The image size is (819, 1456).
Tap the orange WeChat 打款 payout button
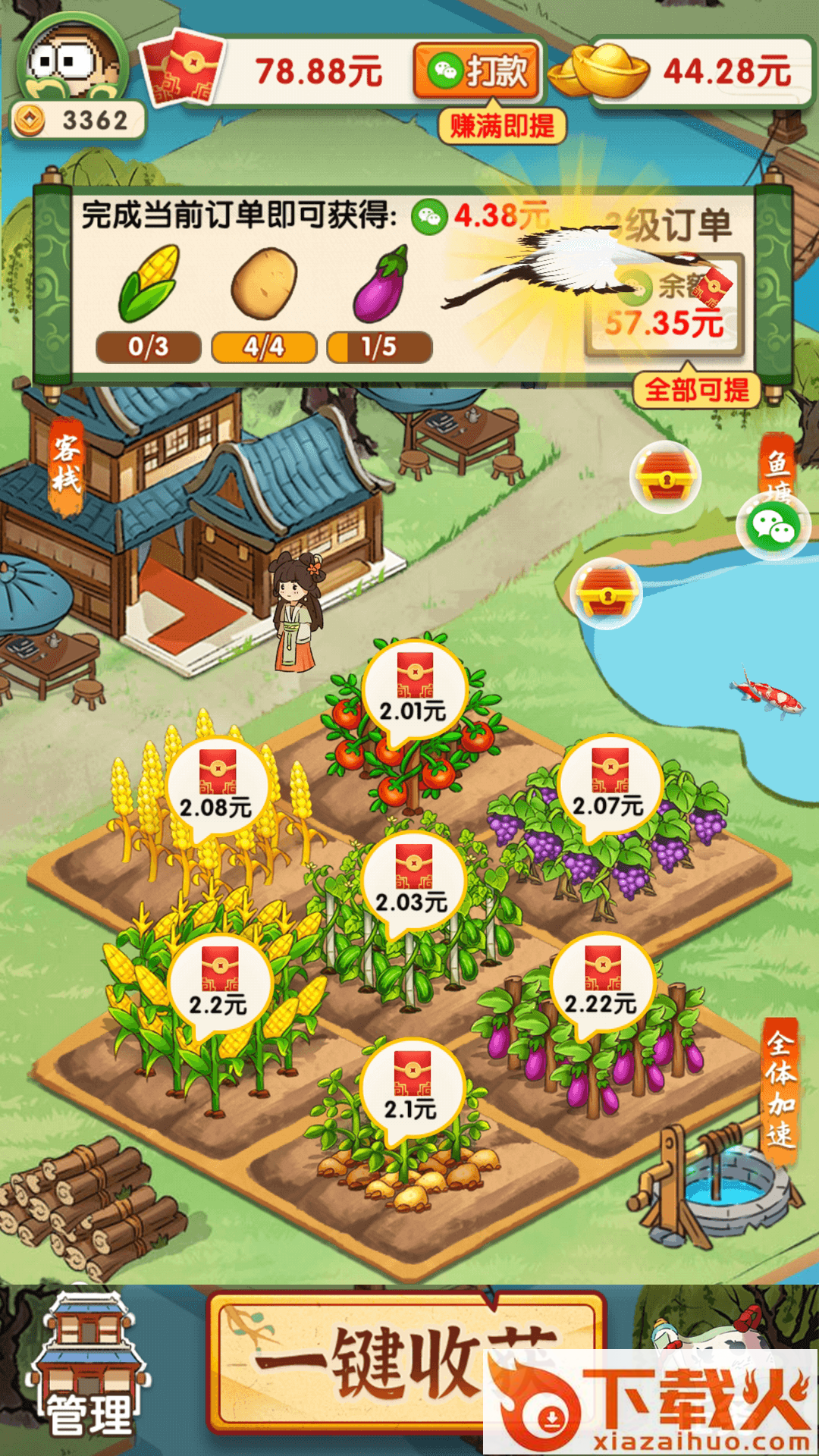478,71
